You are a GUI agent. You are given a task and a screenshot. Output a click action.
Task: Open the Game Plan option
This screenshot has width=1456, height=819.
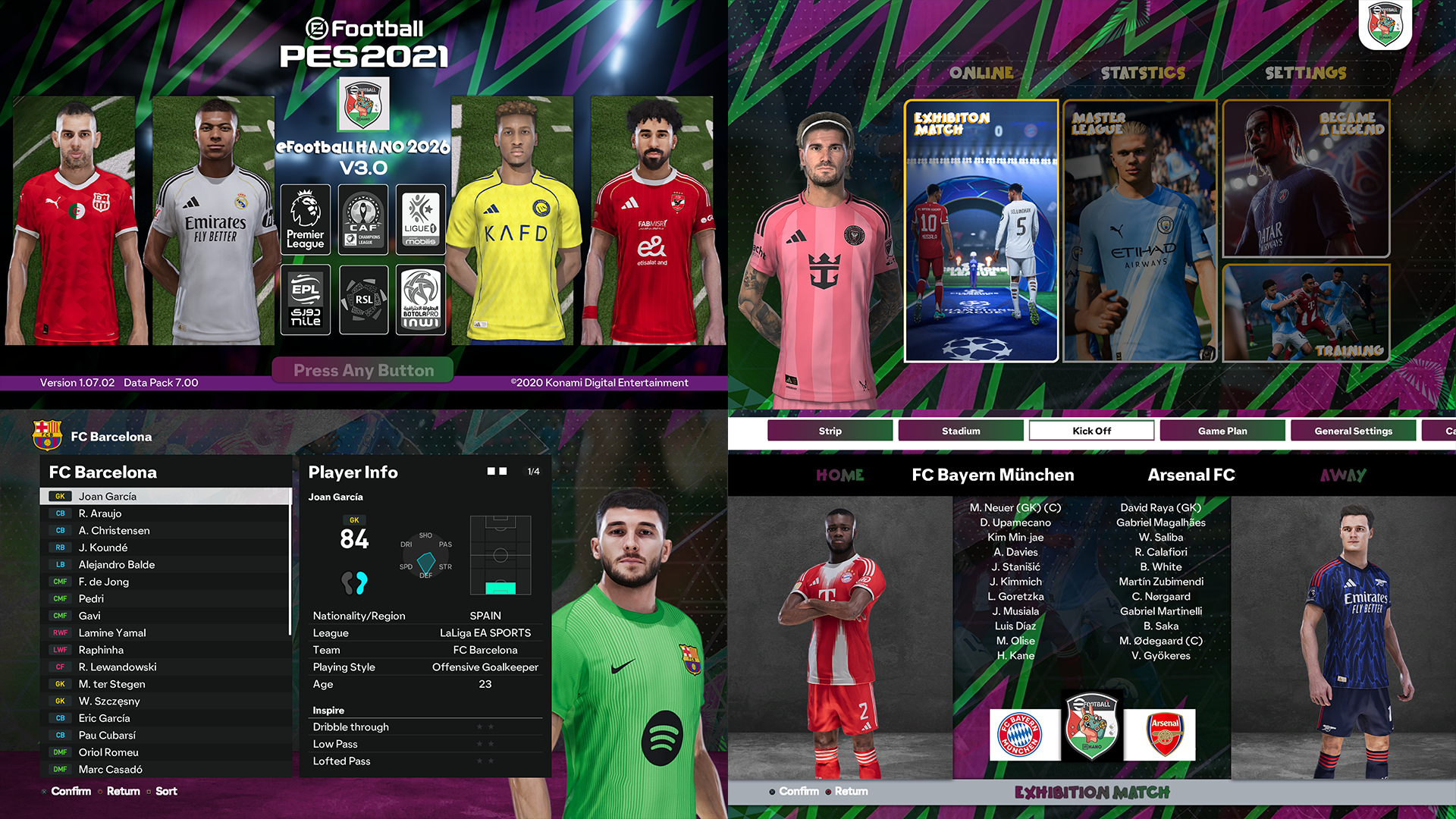pos(1222,431)
